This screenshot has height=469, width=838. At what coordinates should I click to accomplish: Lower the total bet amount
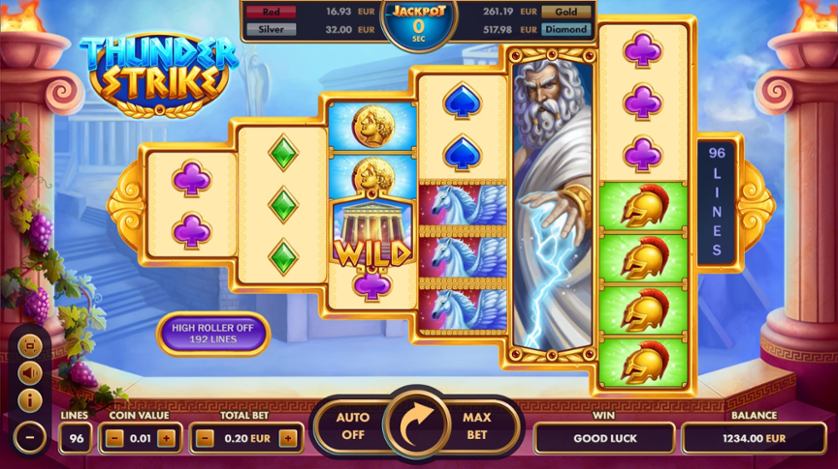coord(205,438)
